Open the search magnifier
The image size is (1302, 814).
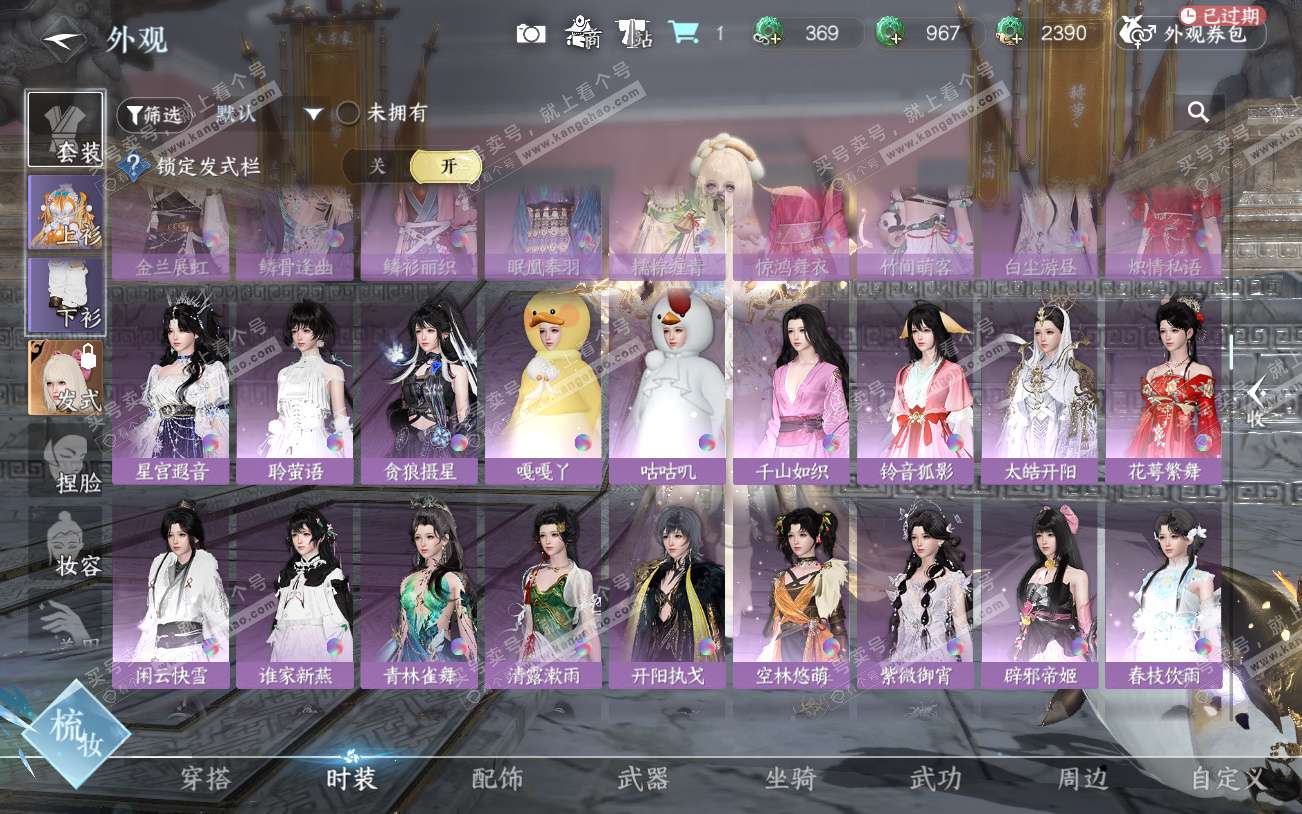[x=1198, y=112]
